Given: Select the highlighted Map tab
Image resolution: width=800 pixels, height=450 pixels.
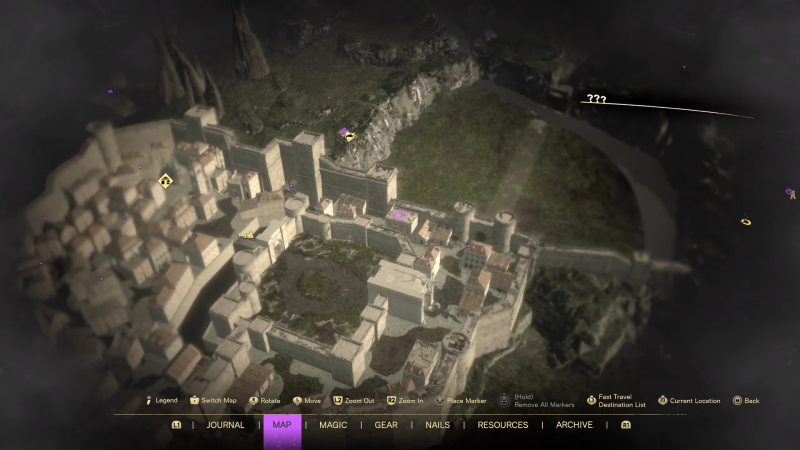Looking at the screenshot, I should pos(281,425).
